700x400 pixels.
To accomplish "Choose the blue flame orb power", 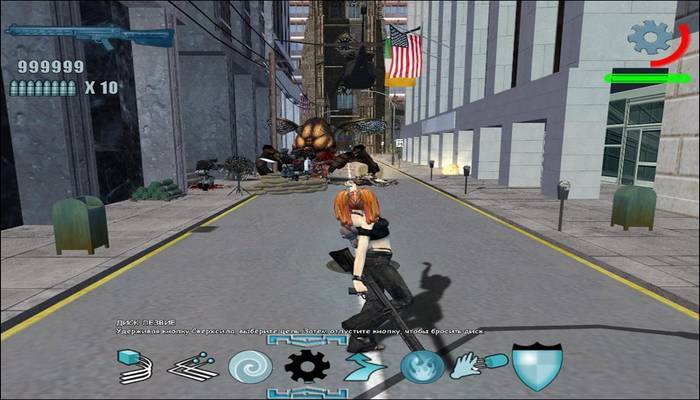I will (422, 367).
